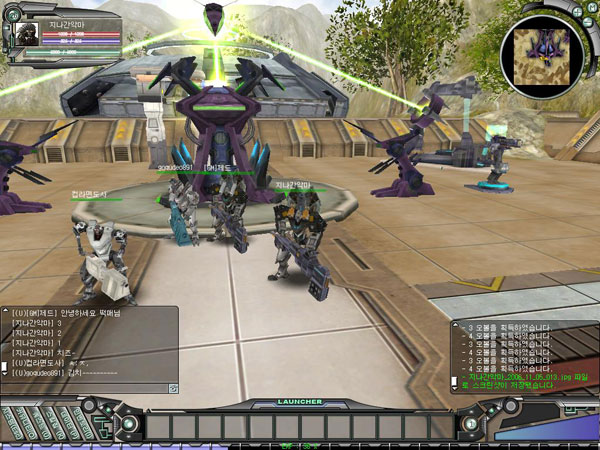The image size is (600, 450).
Task: Click the system message log panel
Action: (x=522, y=355)
